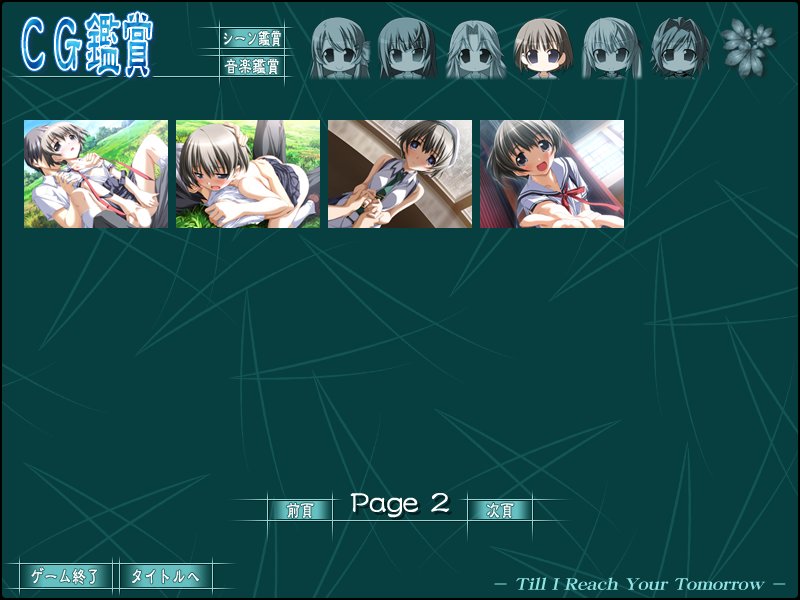This screenshot has width=800, height=600.
Task: Pick the greyed character with forehead-parted long hair
Action: click(x=475, y=48)
